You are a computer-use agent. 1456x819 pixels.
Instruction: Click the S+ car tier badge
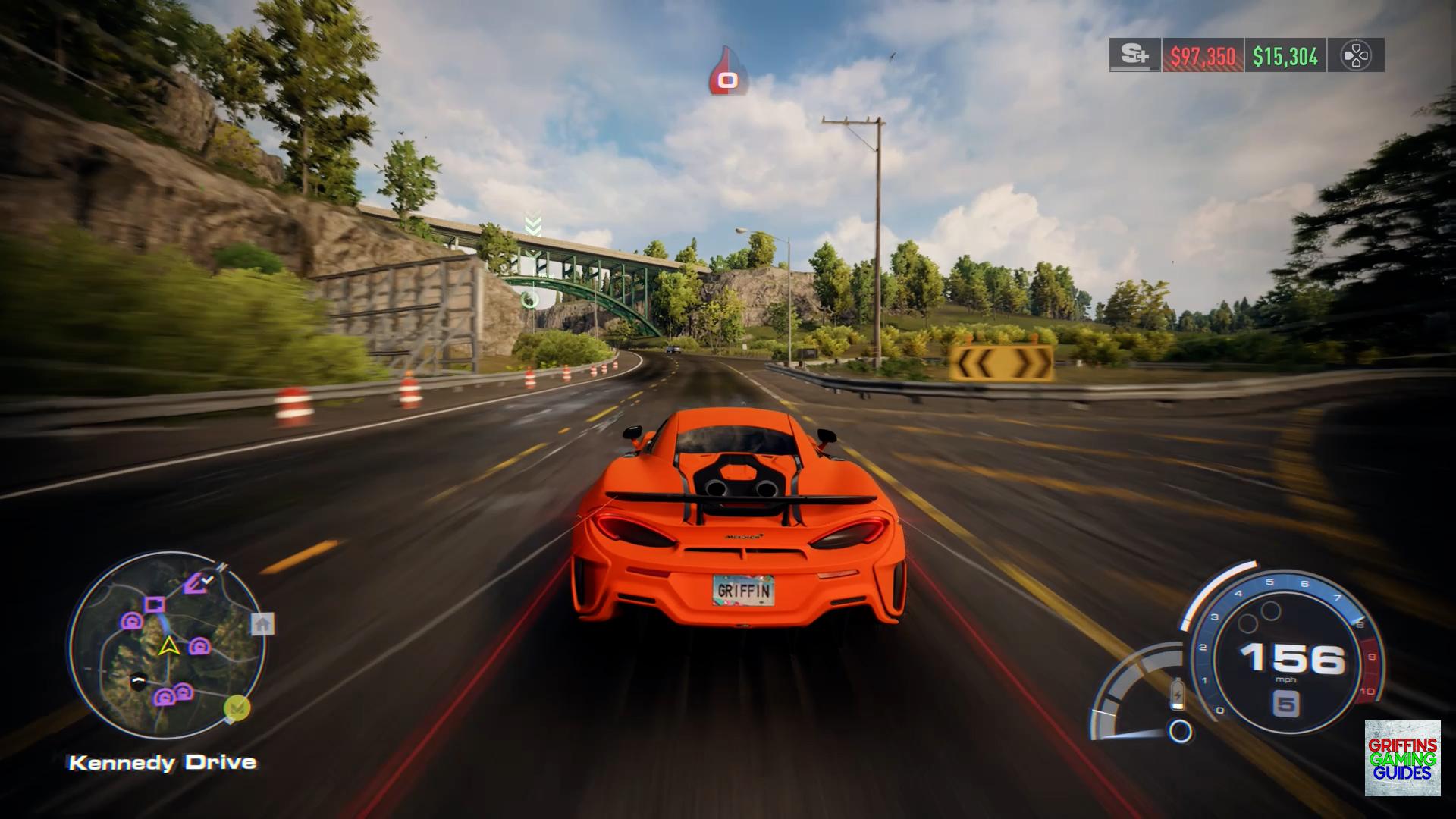click(x=1134, y=55)
